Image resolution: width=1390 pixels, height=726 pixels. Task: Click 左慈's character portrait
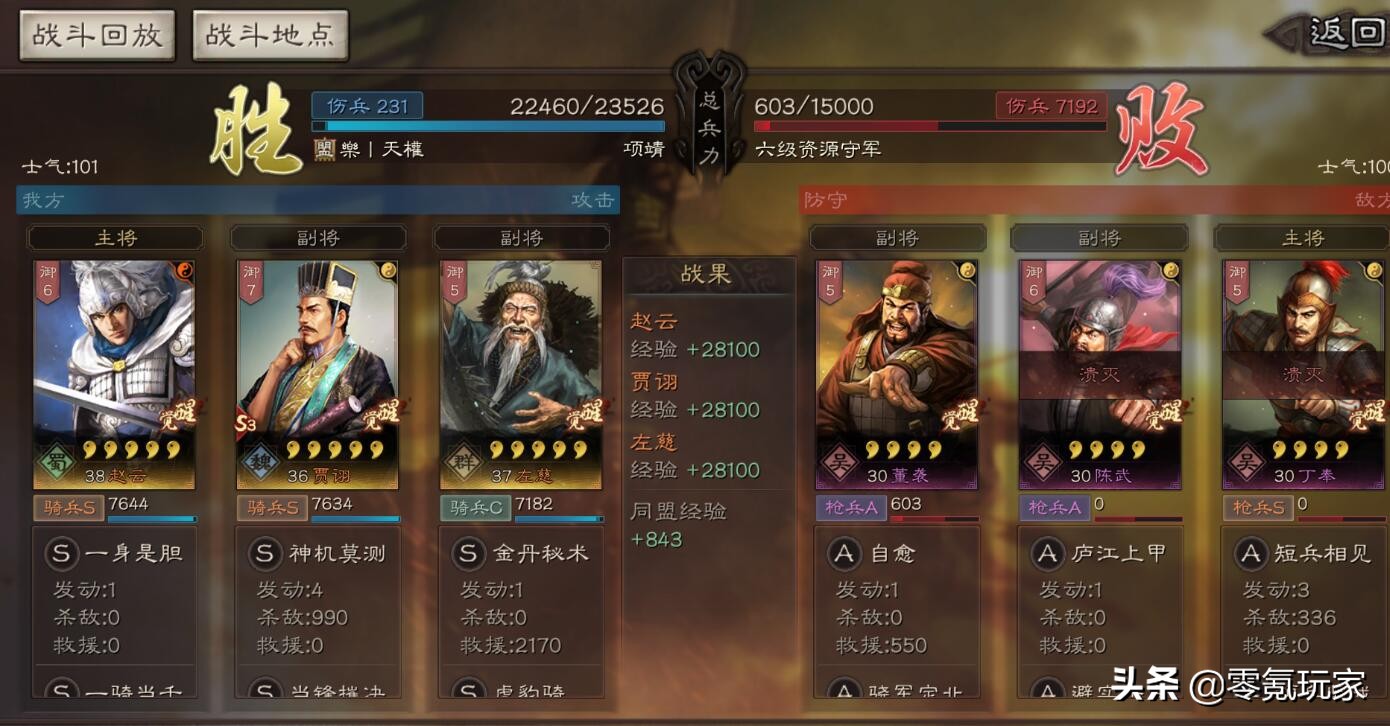[521, 350]
